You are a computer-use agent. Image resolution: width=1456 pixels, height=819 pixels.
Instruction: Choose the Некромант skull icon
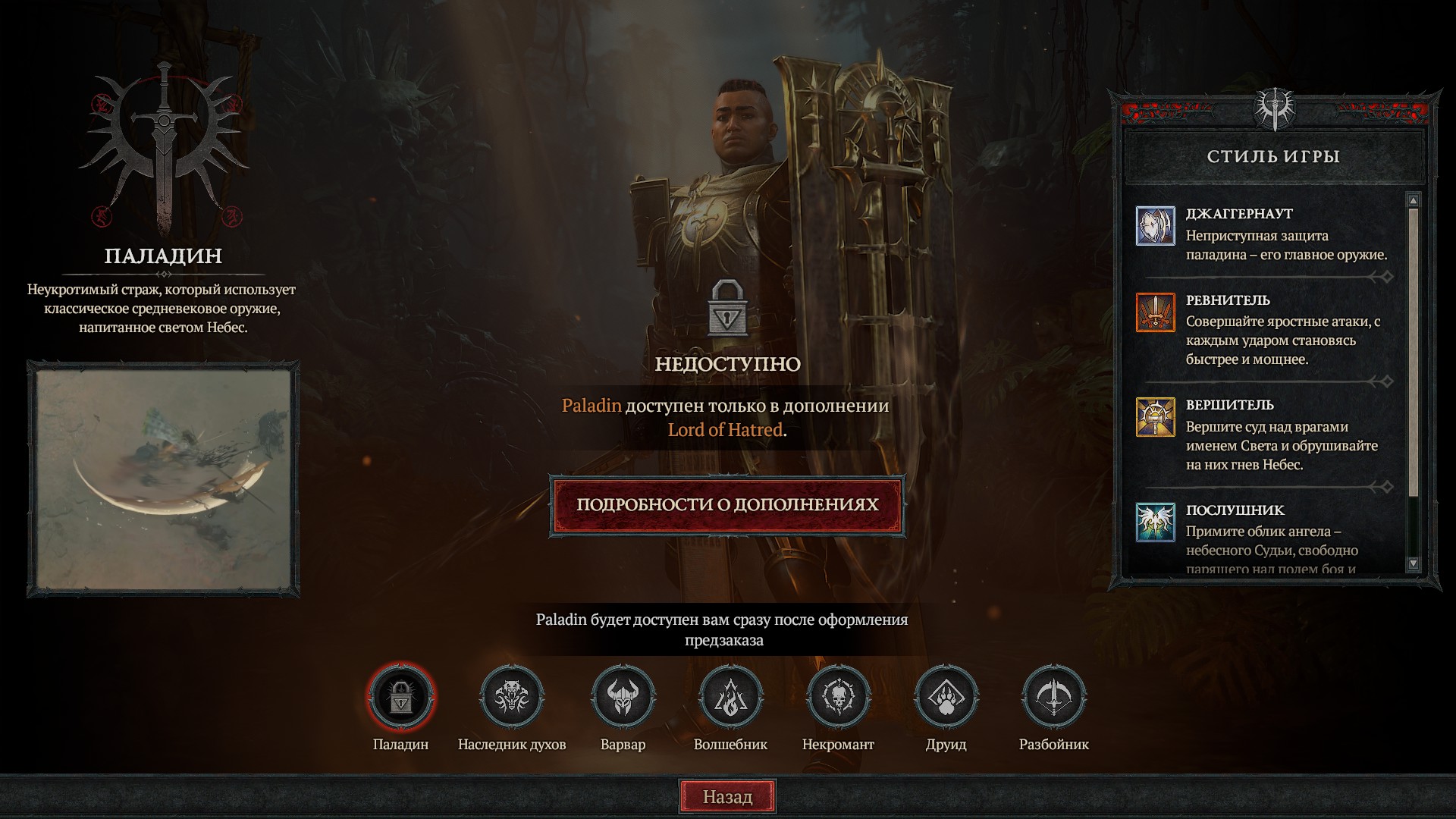838,696
